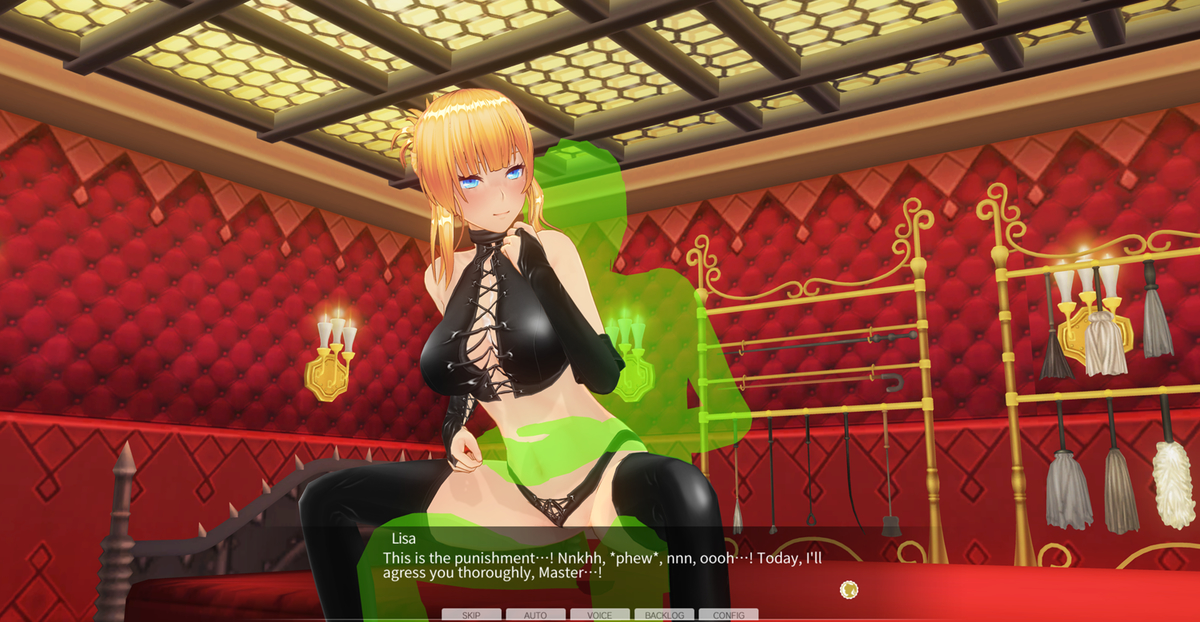Screen dimensions: 1200x622
Task: Click the SKIP button
Action: (x=471, y=615)
